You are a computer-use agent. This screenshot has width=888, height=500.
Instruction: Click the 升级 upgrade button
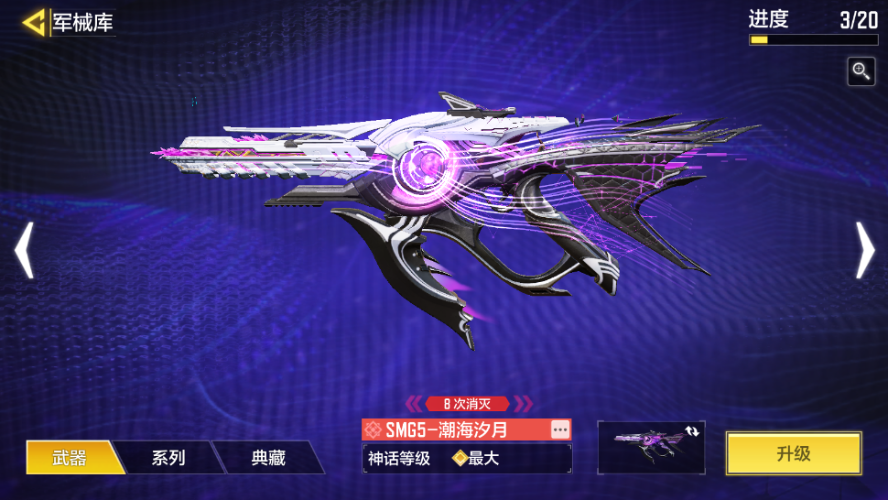coord(793,454)
